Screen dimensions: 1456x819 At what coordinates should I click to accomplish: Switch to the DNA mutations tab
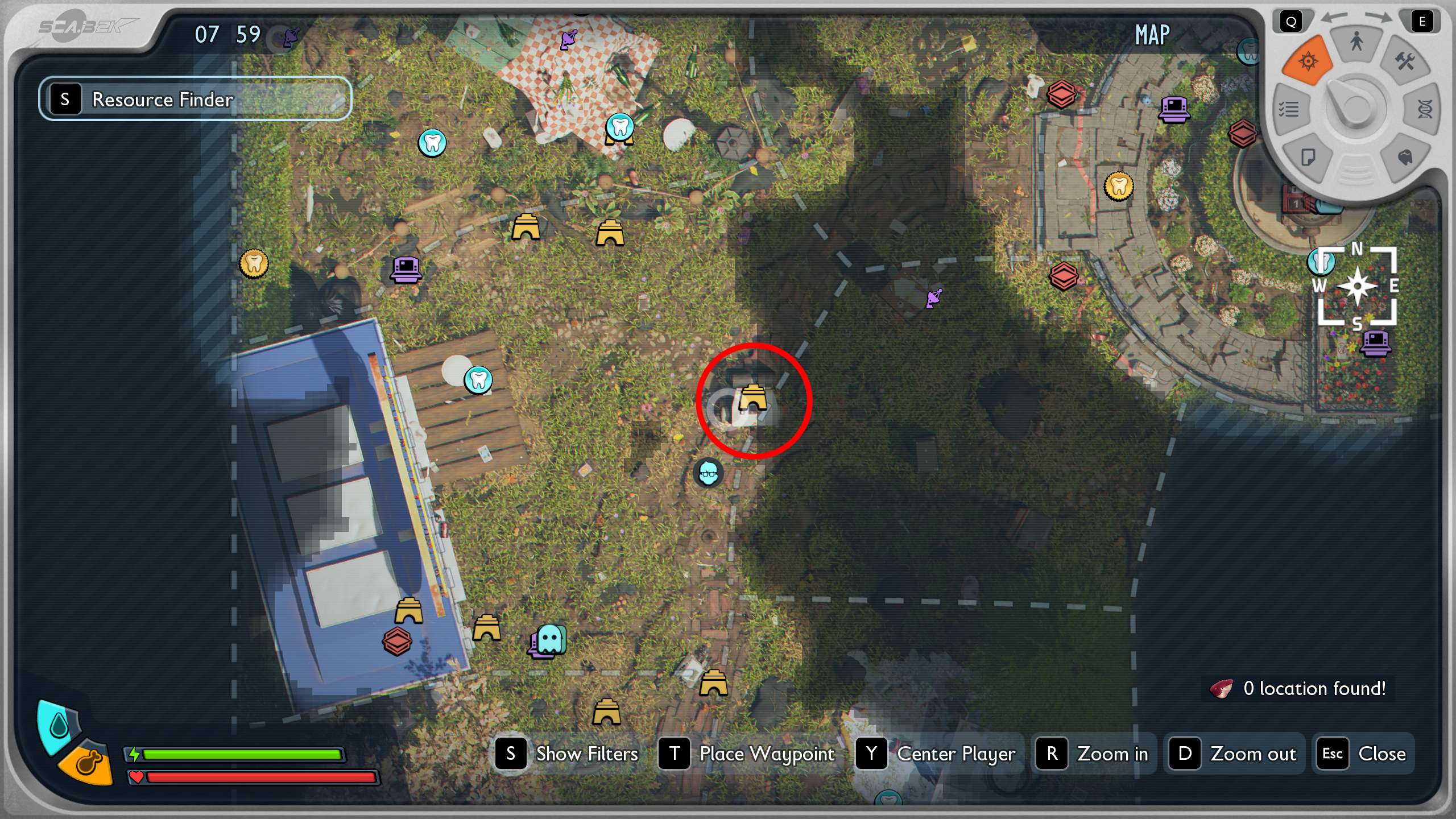pyautogui.click(x=1424, y=109)
